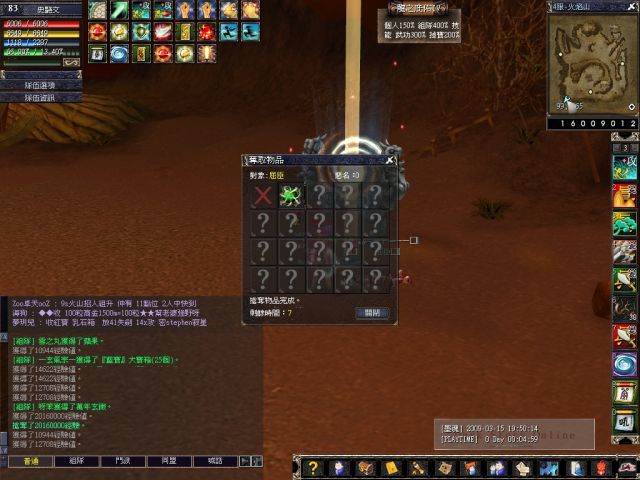The width and height of the screenshot is (640, 480).
Task: Select the green item in the loot grid
Action: click(x=291, y=195)
